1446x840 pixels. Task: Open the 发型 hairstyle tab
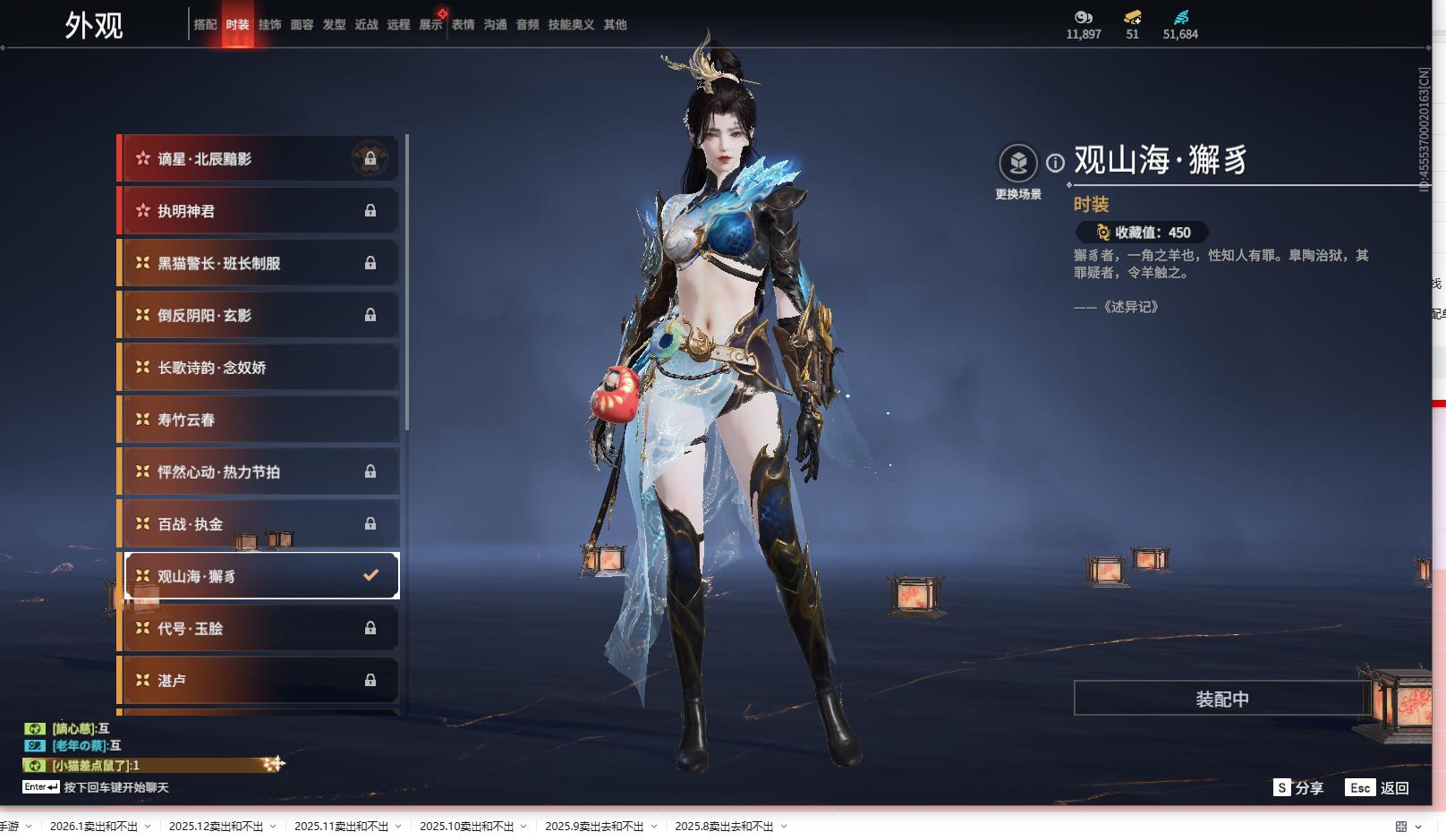pos(334,25)
